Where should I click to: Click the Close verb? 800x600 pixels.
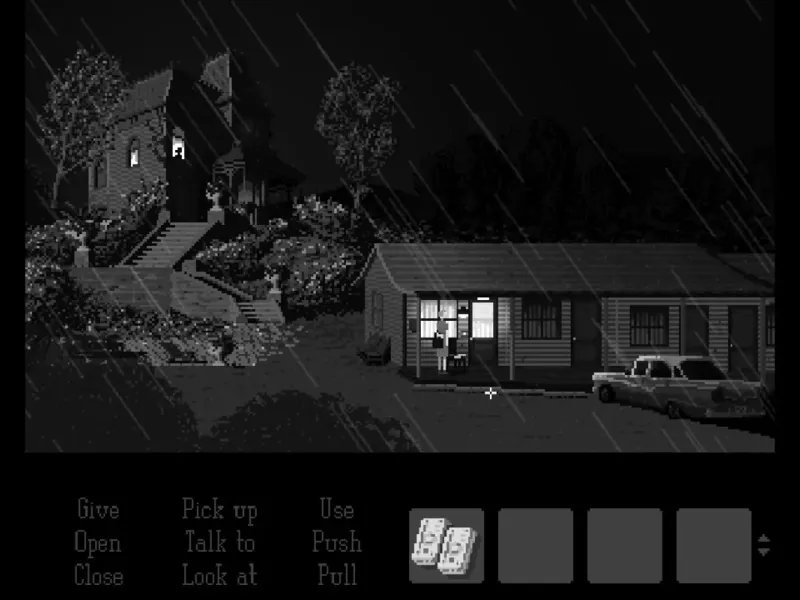coord(98,576)
